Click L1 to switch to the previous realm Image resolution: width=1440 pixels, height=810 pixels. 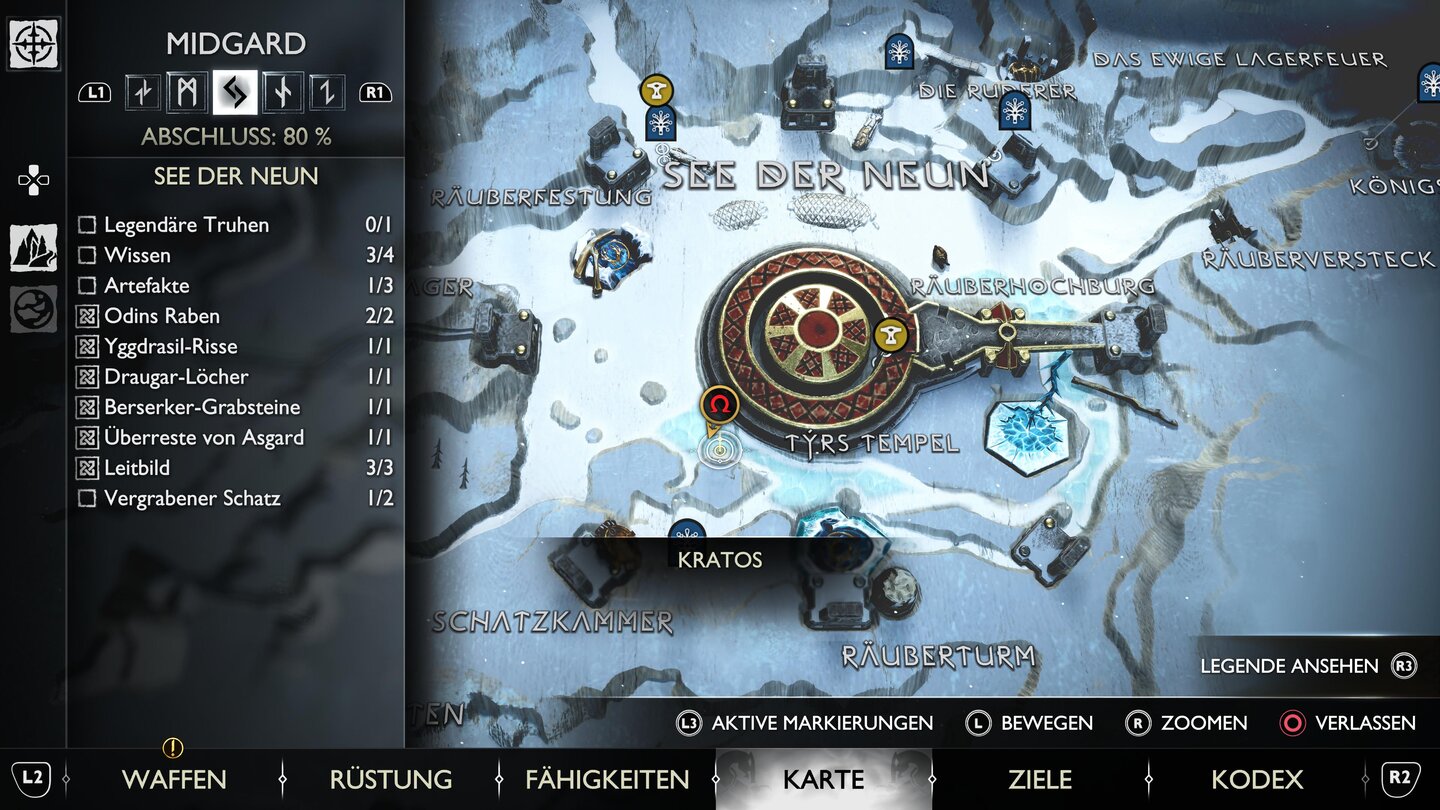click(x=96, y=91)
